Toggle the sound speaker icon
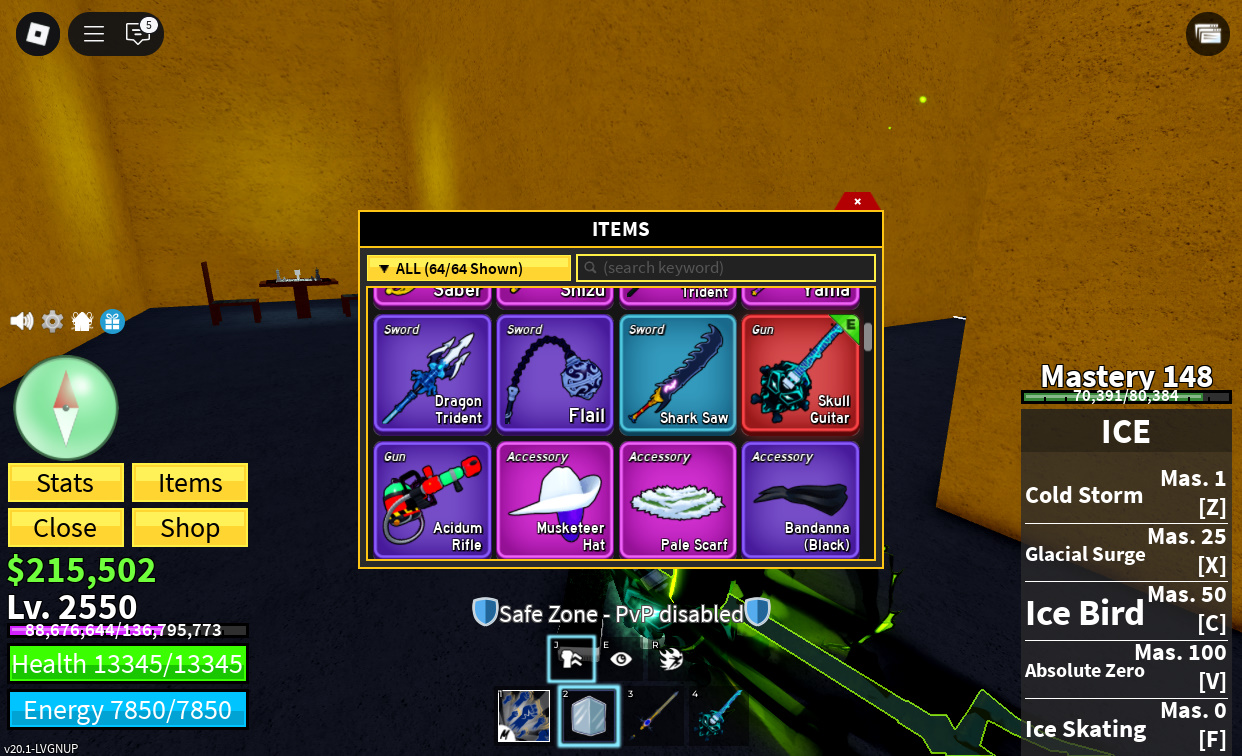This screenshot has width=1242, height=756. click(x=21, y=321)
